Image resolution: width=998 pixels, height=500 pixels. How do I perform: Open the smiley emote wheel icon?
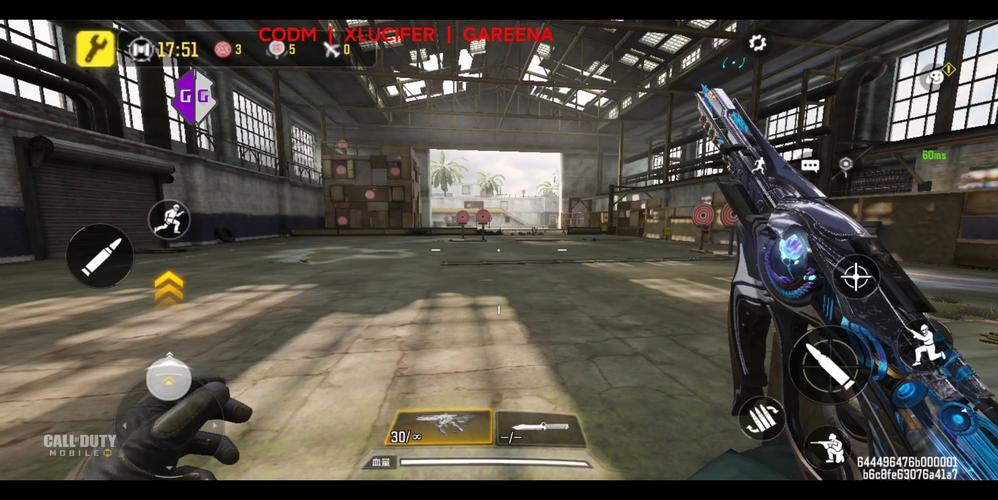click(x=933, y=76)
